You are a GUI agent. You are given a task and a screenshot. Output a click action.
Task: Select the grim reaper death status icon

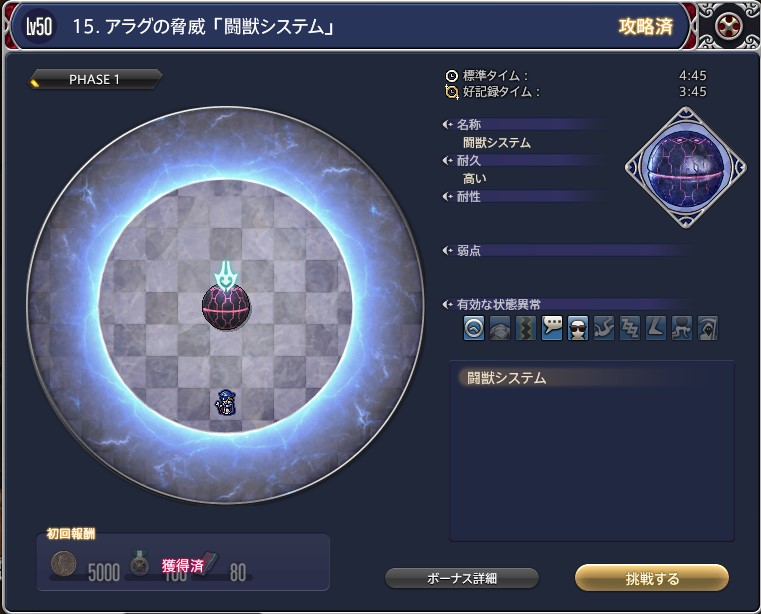click(708, 327)
